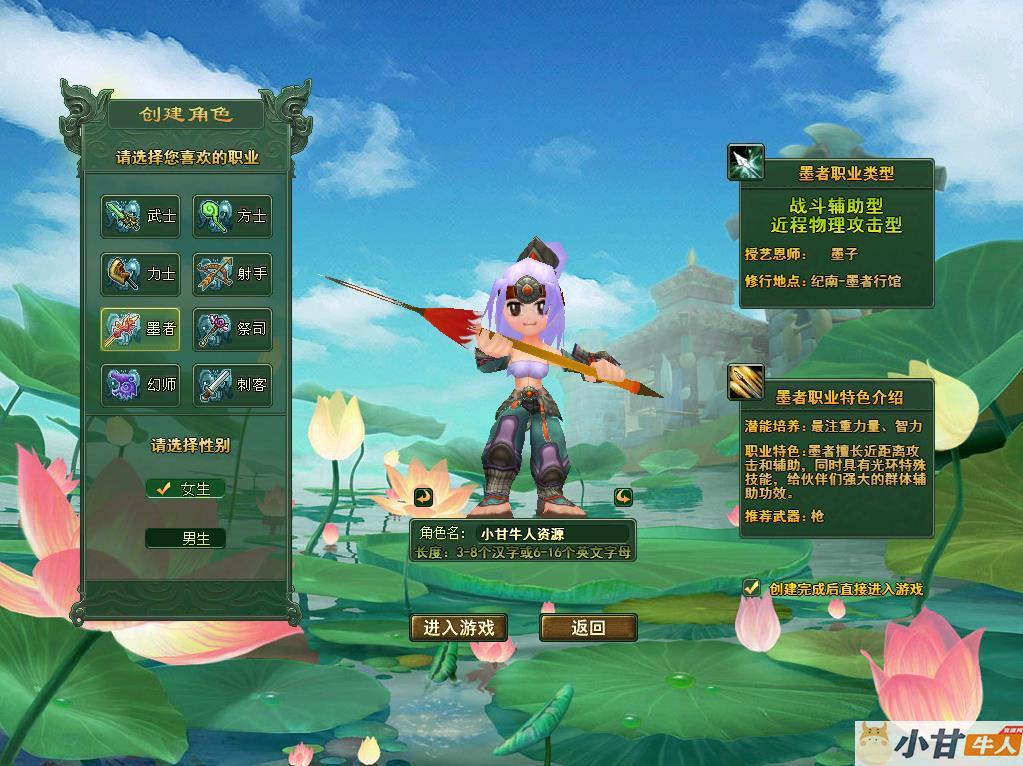
Task: Choose the 刺客 assassin class
Action: (232, 385)
